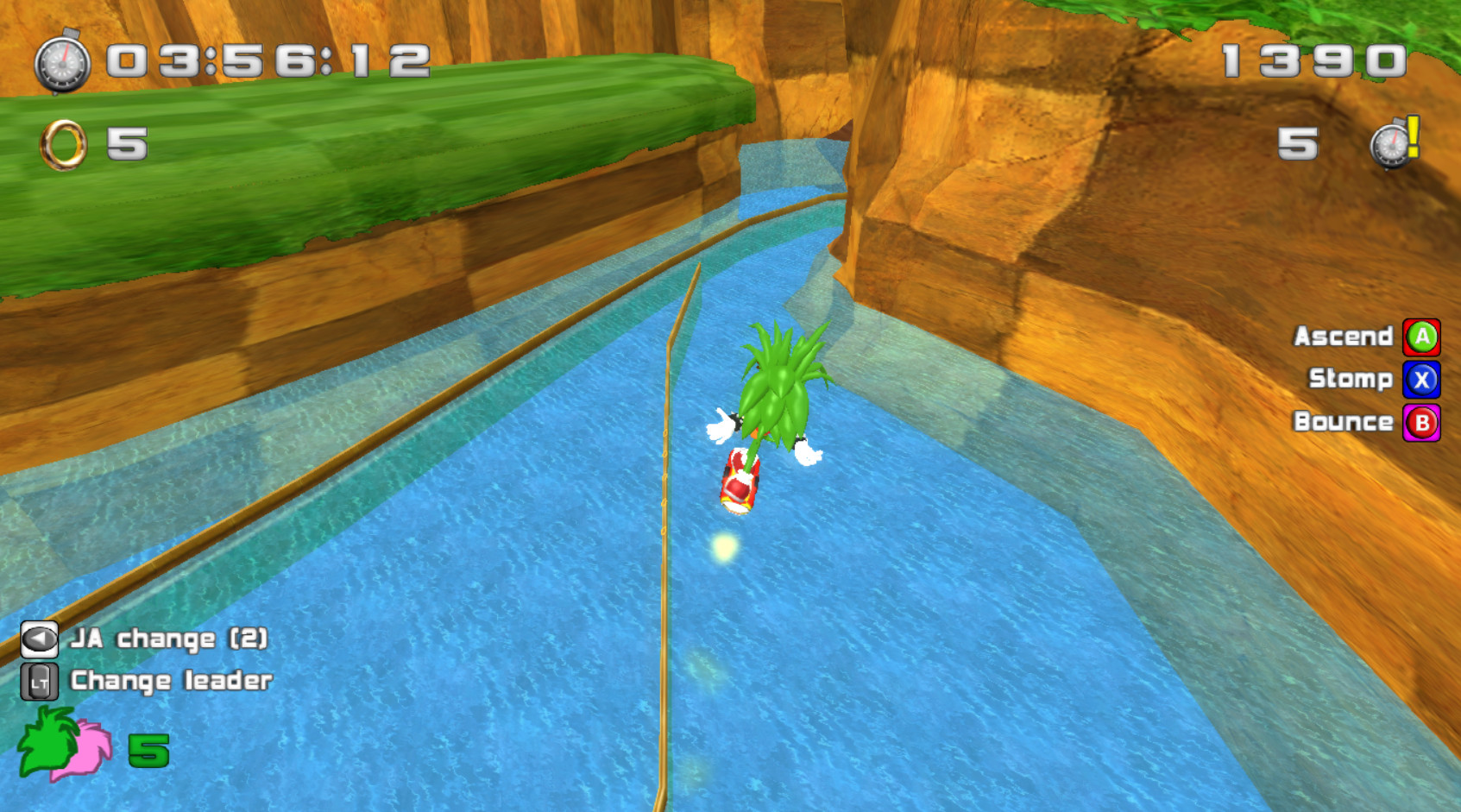Click the stopwatch timer icon
Screen dimensions: 1461x812
(x=61, y=64)
